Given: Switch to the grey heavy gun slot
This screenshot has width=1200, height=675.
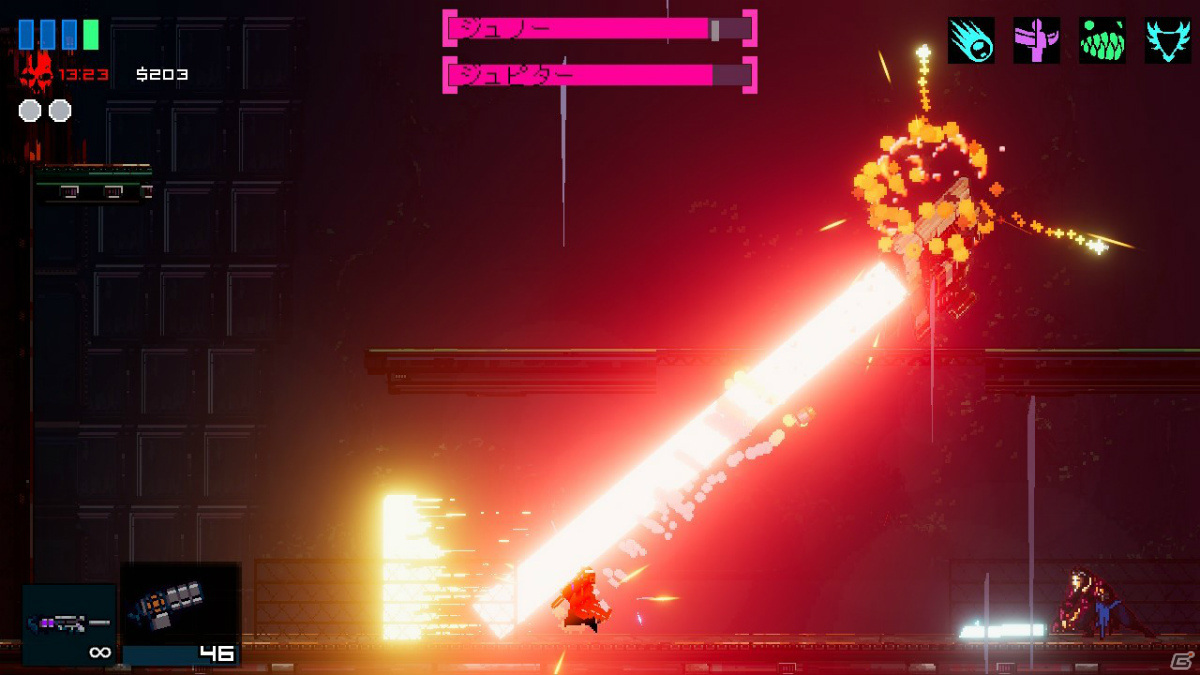Looking at the screenshot, I should [x=180, y=613].
